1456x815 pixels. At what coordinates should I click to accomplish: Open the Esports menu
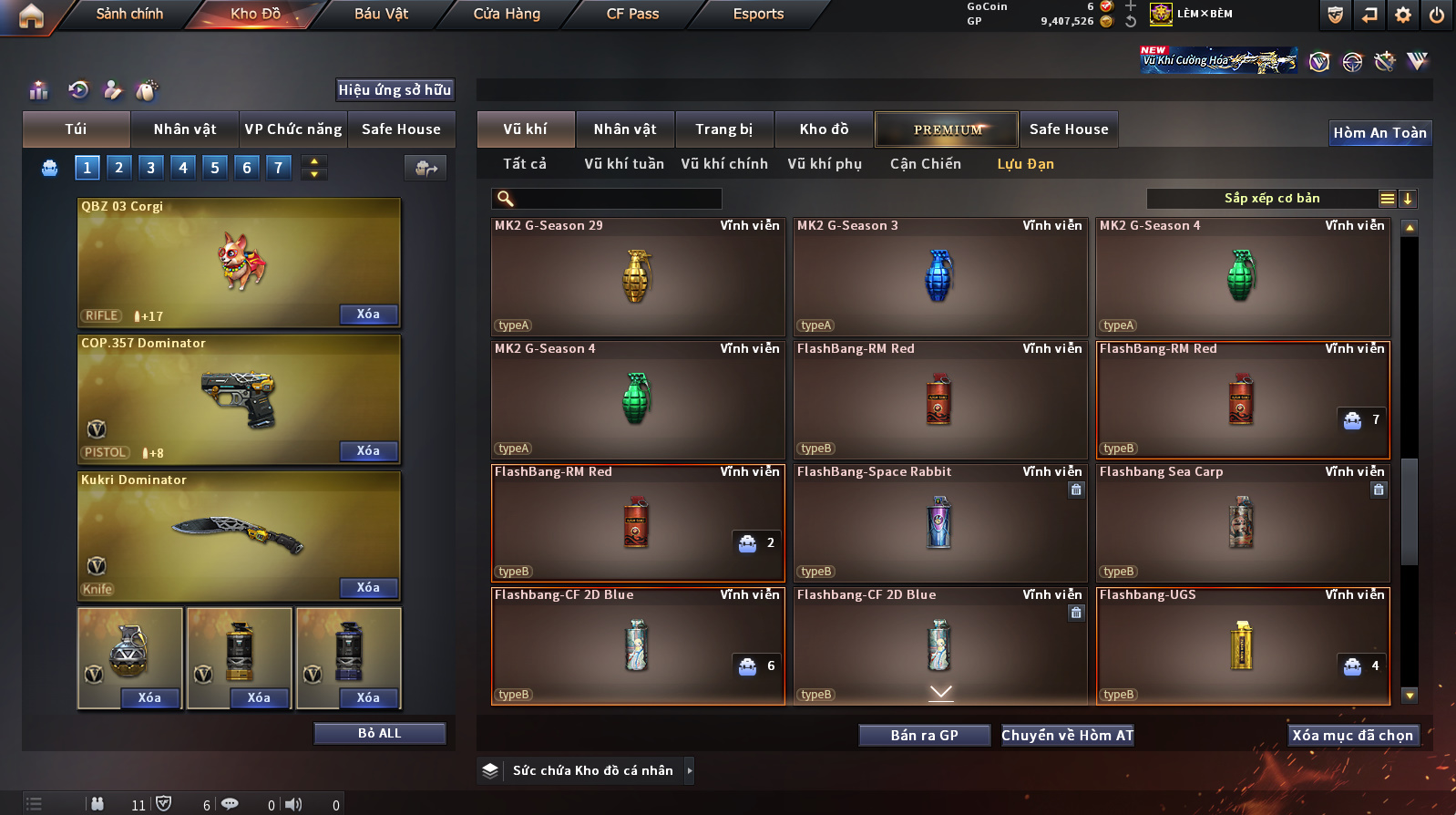tap(758, 14)
